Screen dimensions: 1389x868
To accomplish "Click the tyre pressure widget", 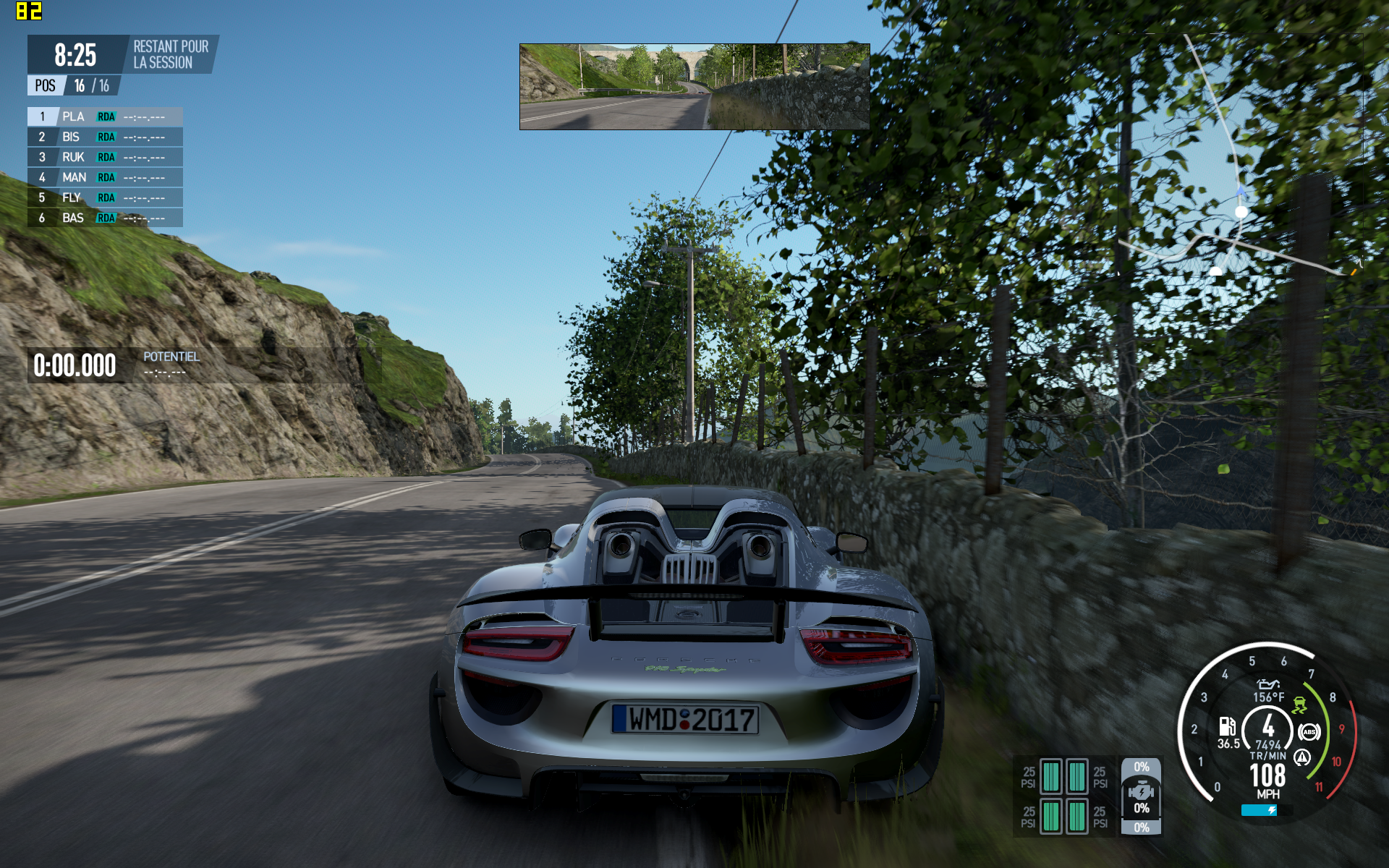I will point(1064,796).
